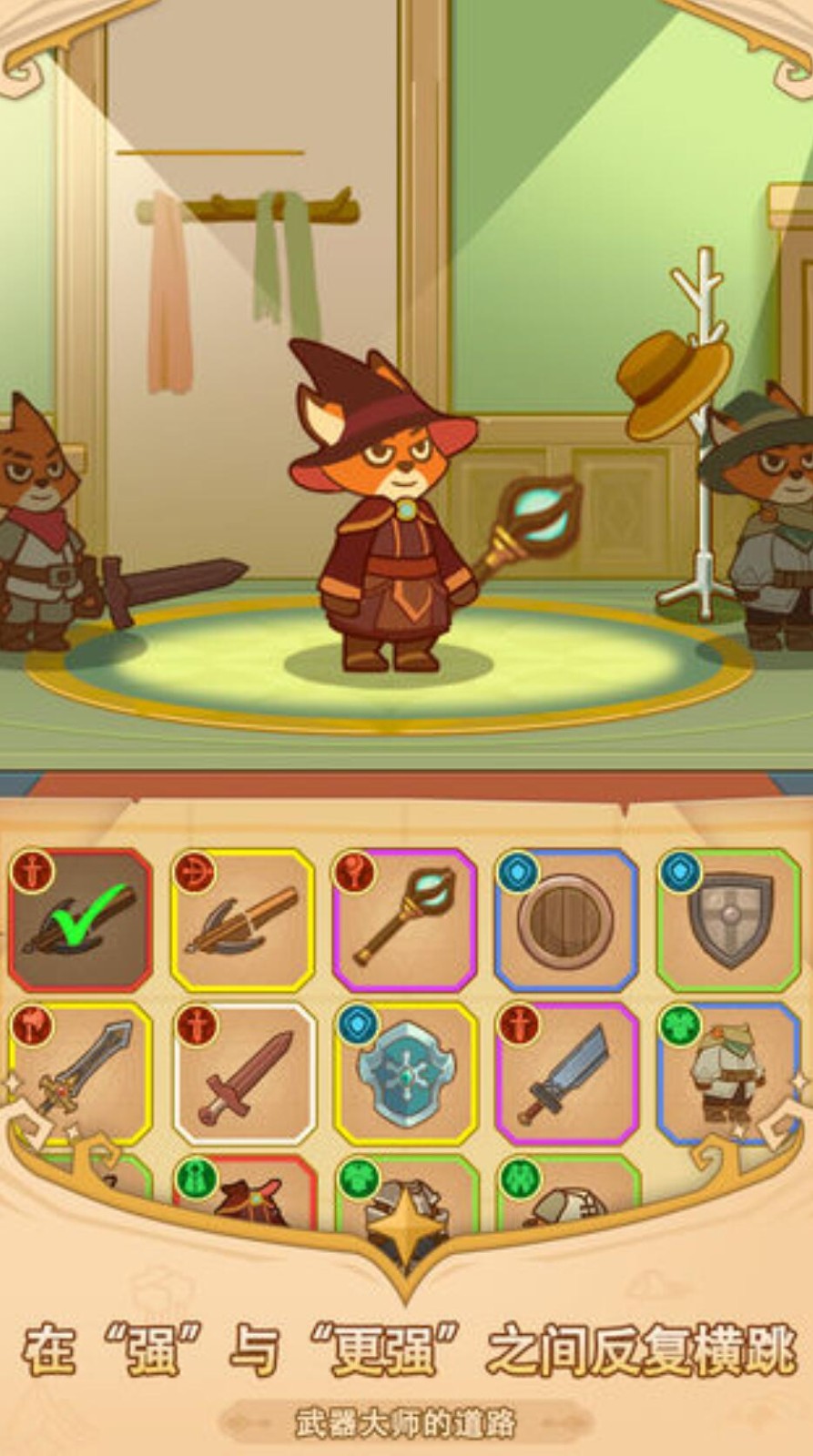The height and width of the screenshot is (1456, 813).
Task: Choose the gold-hilted sword in the yellow slot
Action: pyautogui.click(x=80, y=1074)
